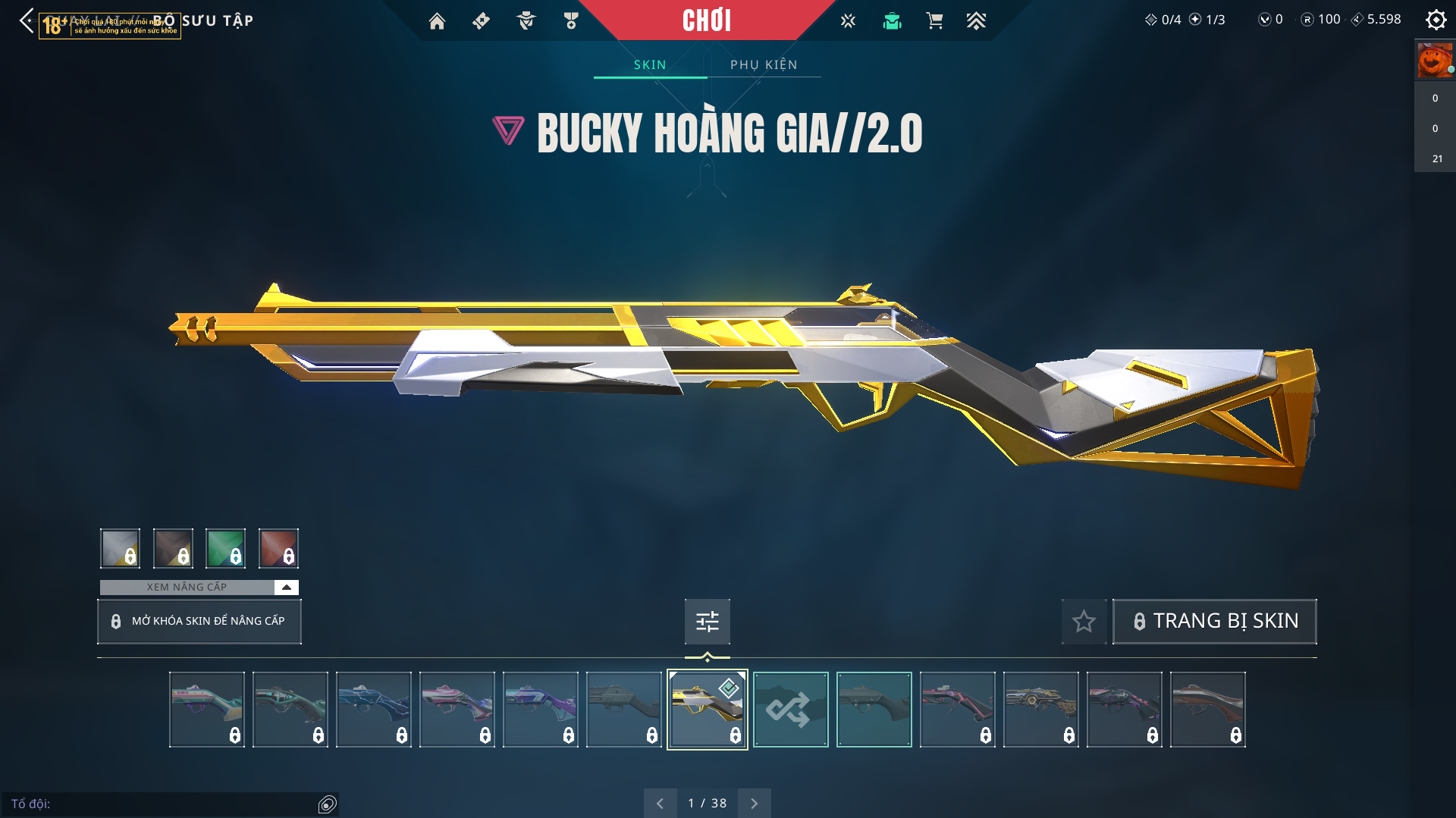This screenshot has width=1456, height=818.
Task: Switch to the PHỤ KIỆN tab
Action: [764, 65]
